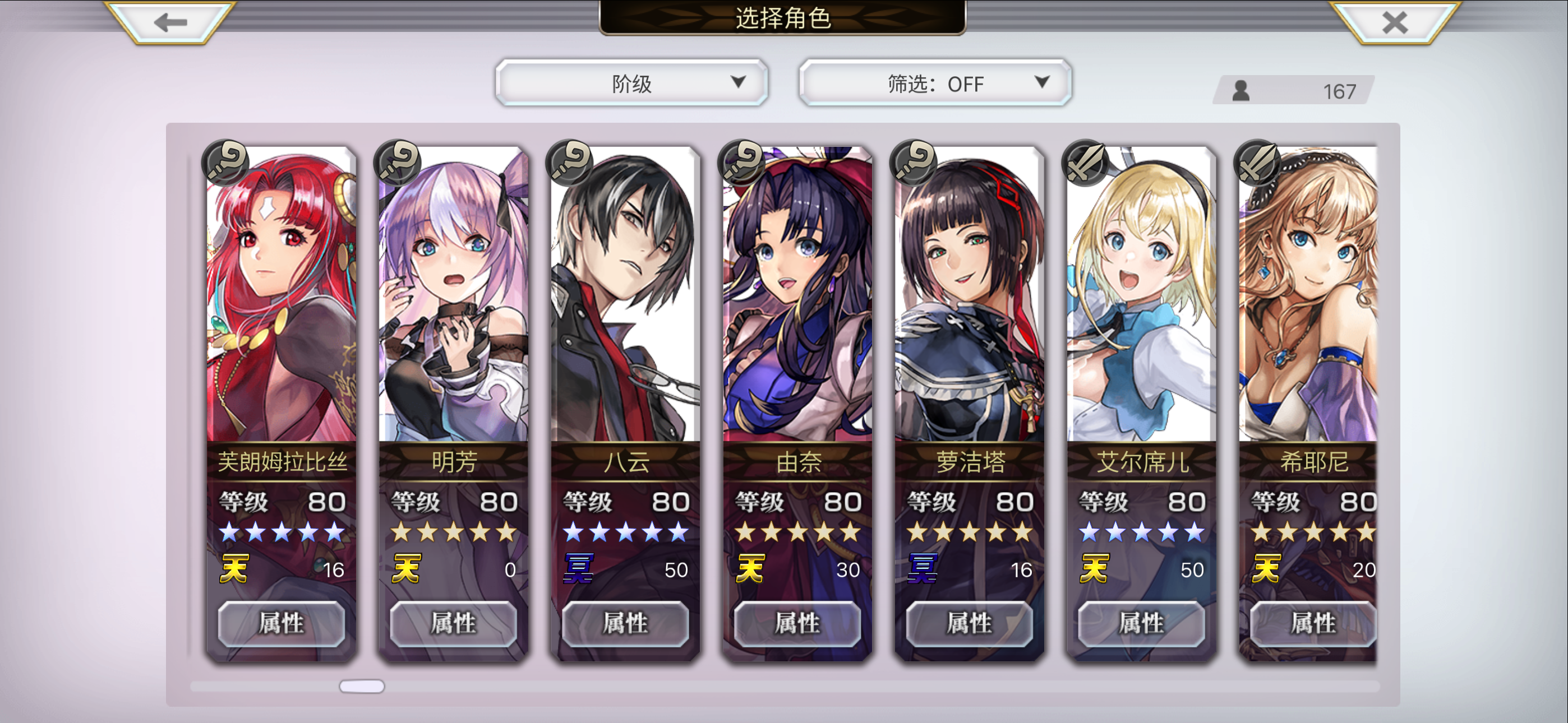Click the 天 element badge on 明芳's card
Image resolution: width=1568 pixels, height=723 pixels.
point(407,567)
